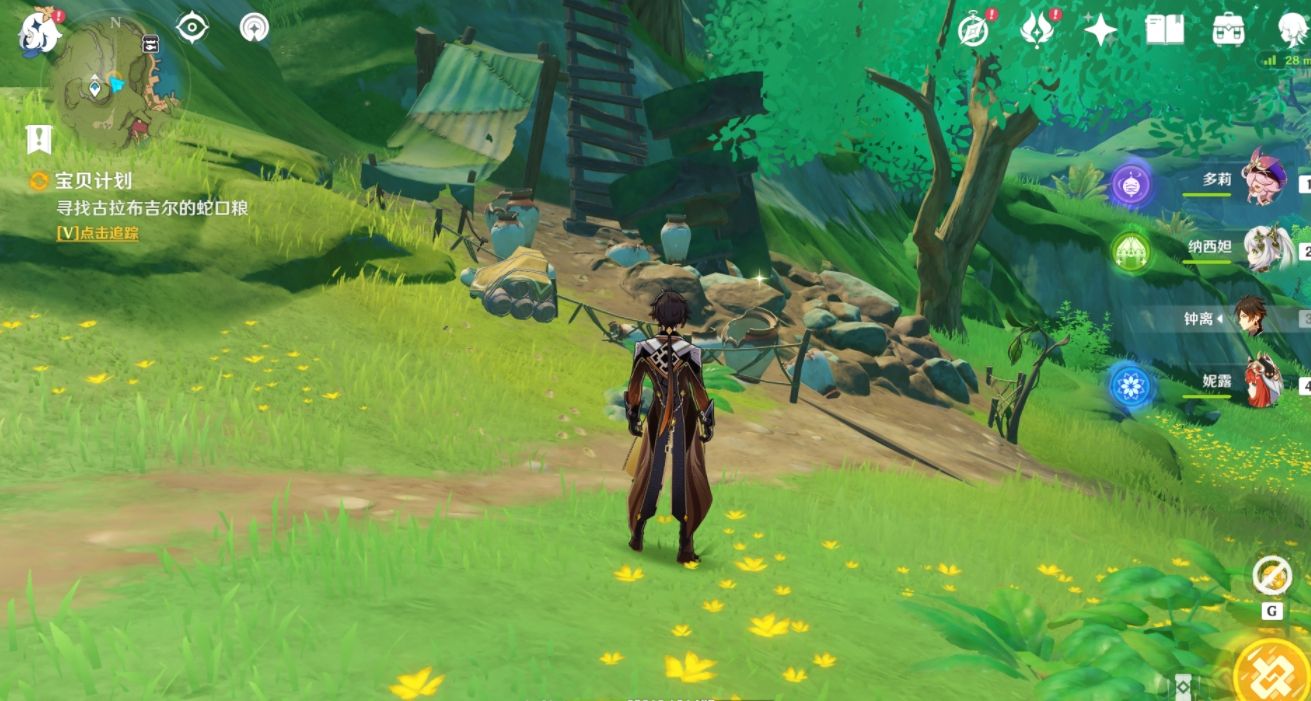
Task: Open the four-point star wish icon
Action: click(x=1100, y=30)
